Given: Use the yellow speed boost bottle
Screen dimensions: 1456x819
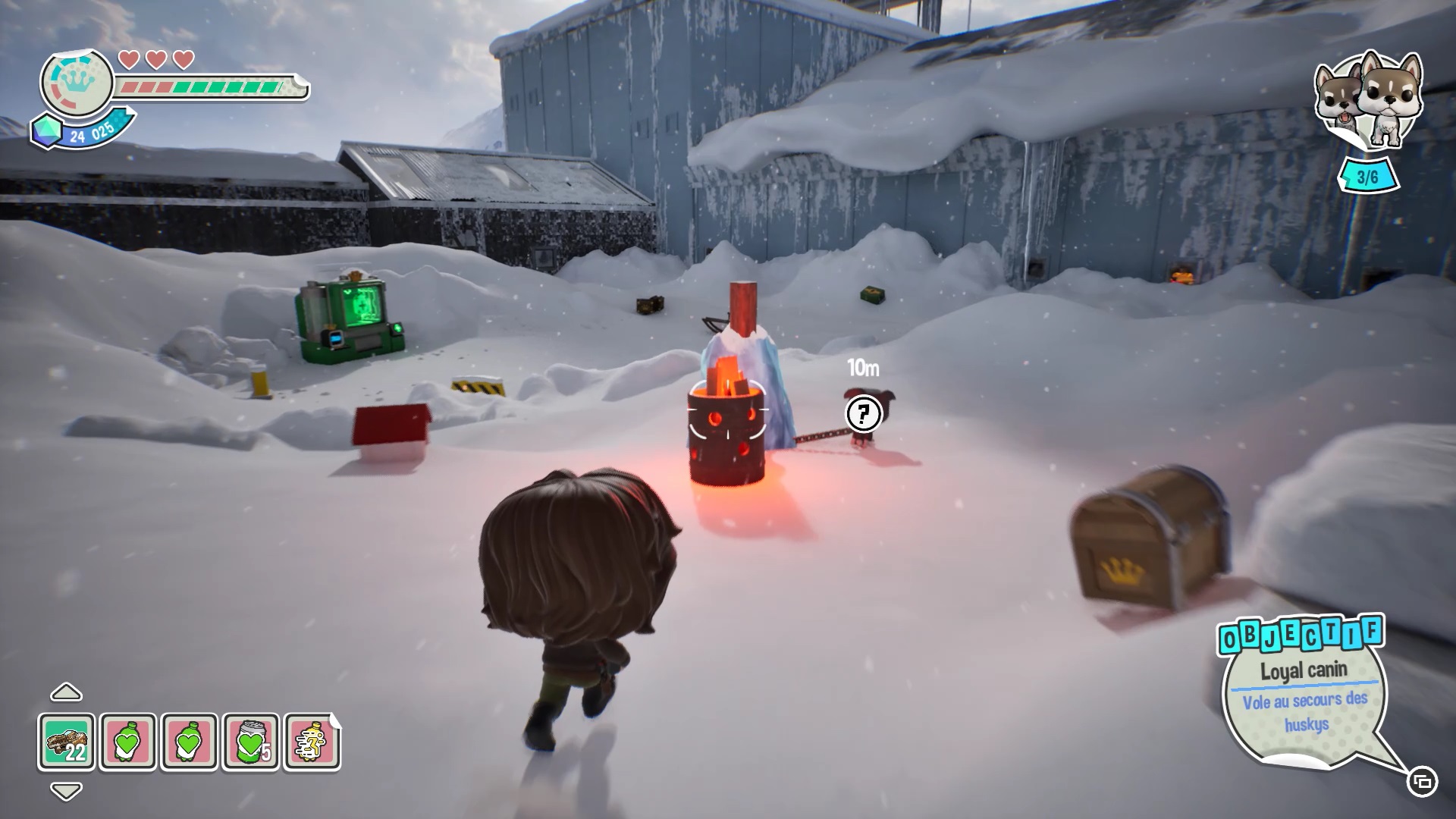Looking at the screenshot, I should (x=312, y=741).
